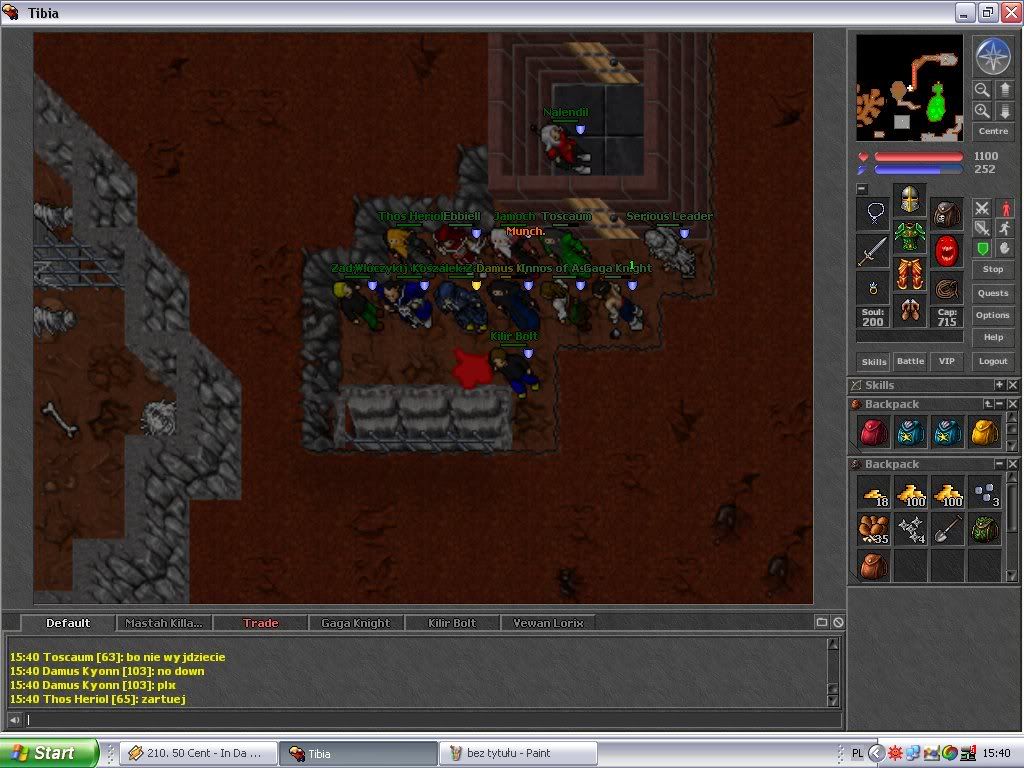
Task: Open the Gaga Knight chat tab
Action: (x=355, y=623)
